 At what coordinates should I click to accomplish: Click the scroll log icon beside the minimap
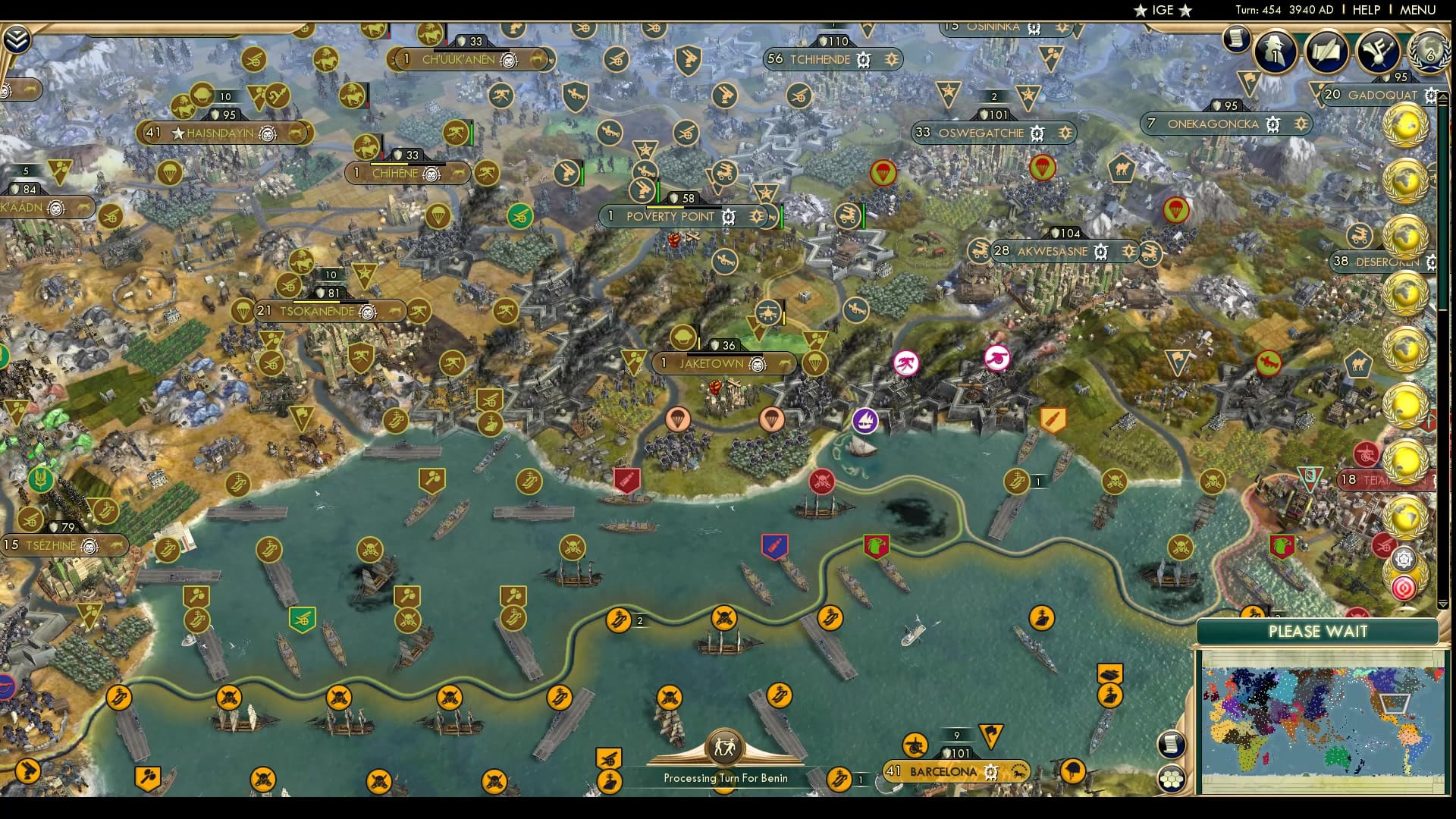click(x=1172, y=745)
